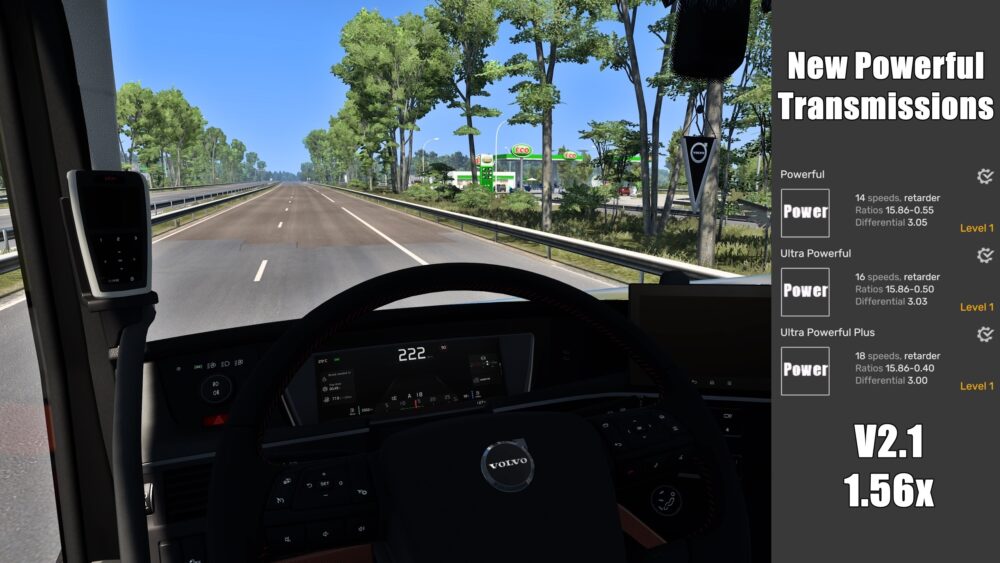Click the gear icon on the Ultra Powerful row
This screenshot has height=563, width=1000.
coord(985,255)
